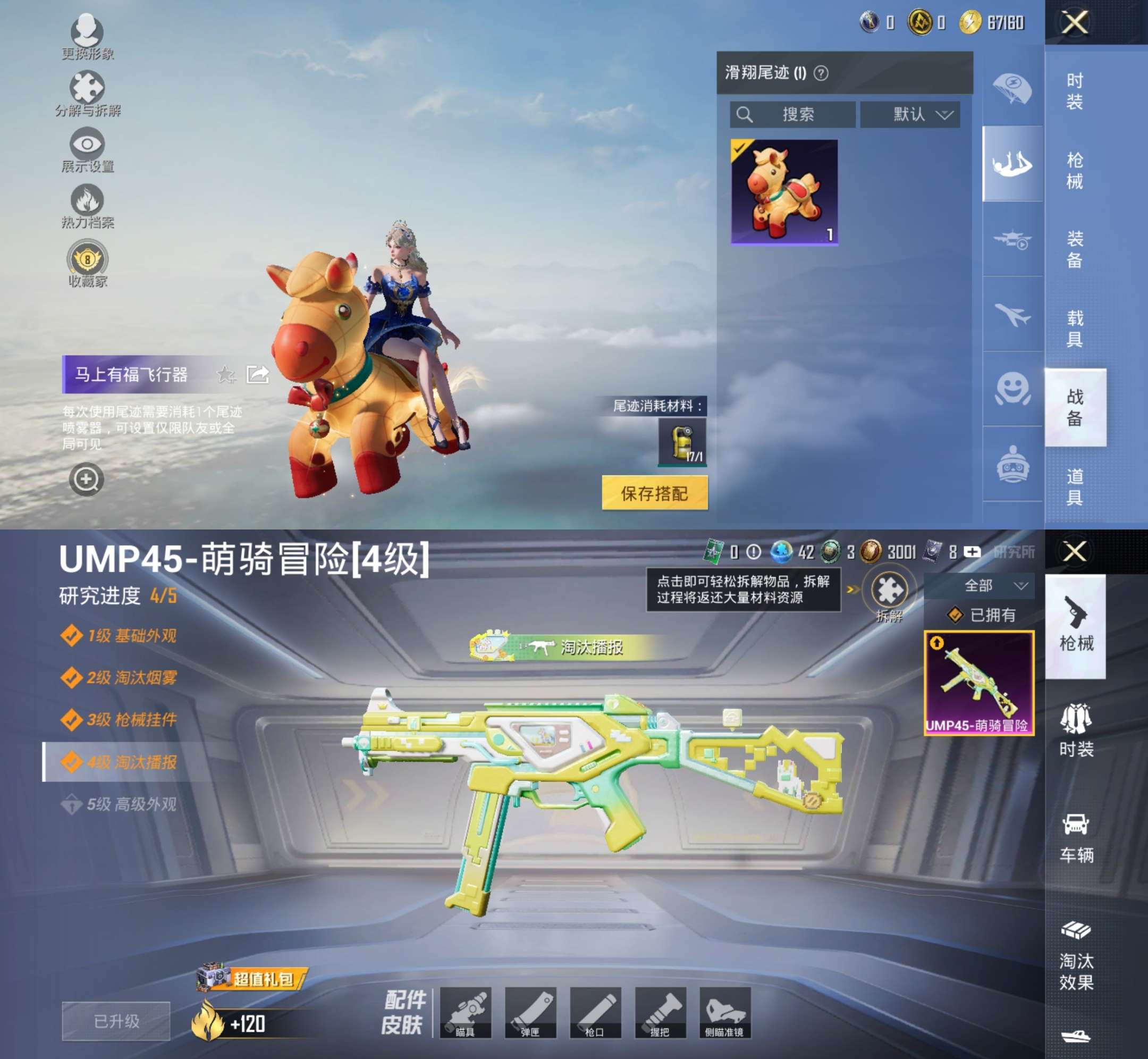This screenshot has height=1059, width=1148.
Task: Open the 默认 sorting dropdown
Action: [x=909, y=114]
